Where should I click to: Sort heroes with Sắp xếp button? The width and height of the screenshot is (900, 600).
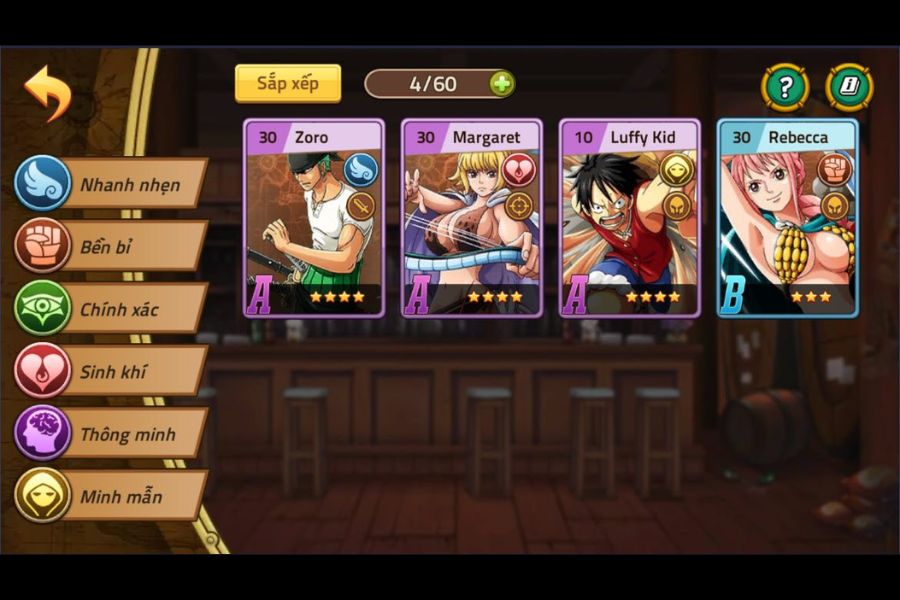click(288, 83)
